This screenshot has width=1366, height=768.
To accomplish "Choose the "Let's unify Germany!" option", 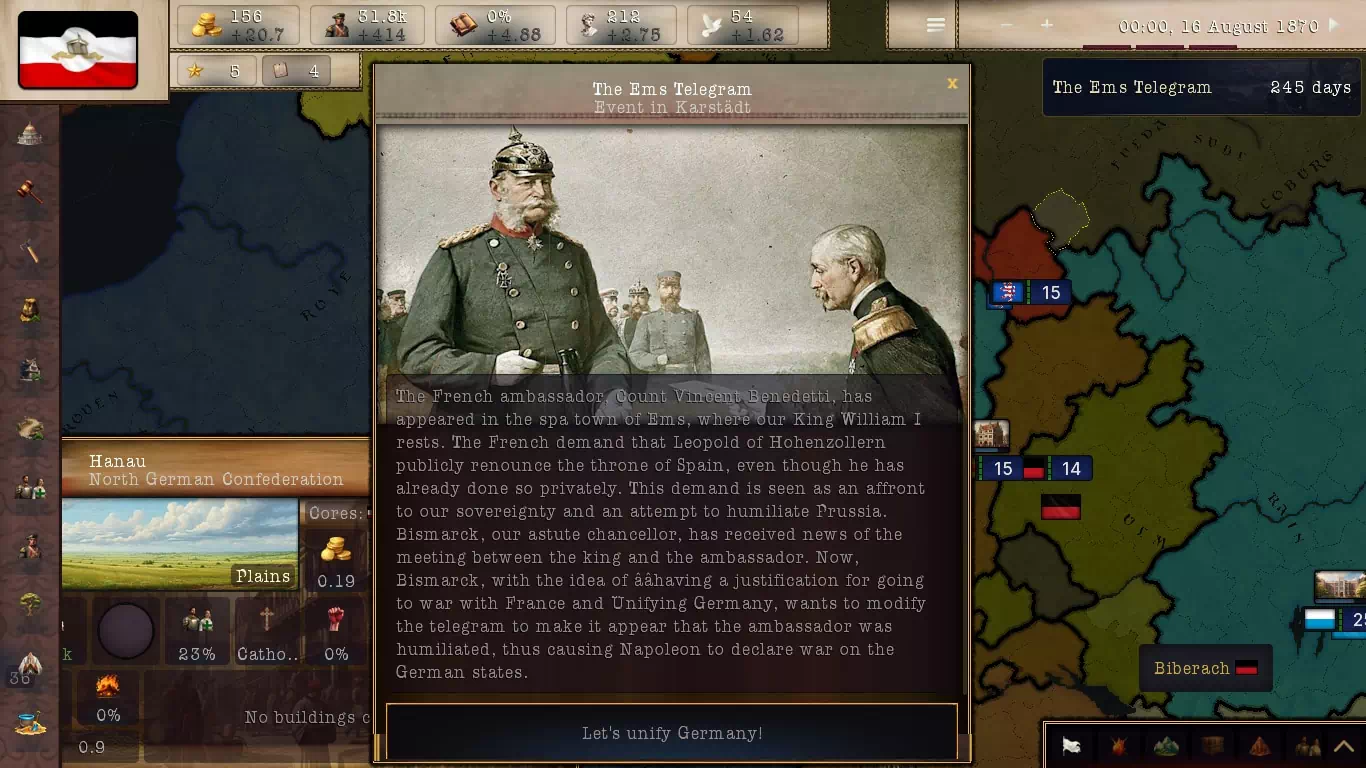I will 671,733.
